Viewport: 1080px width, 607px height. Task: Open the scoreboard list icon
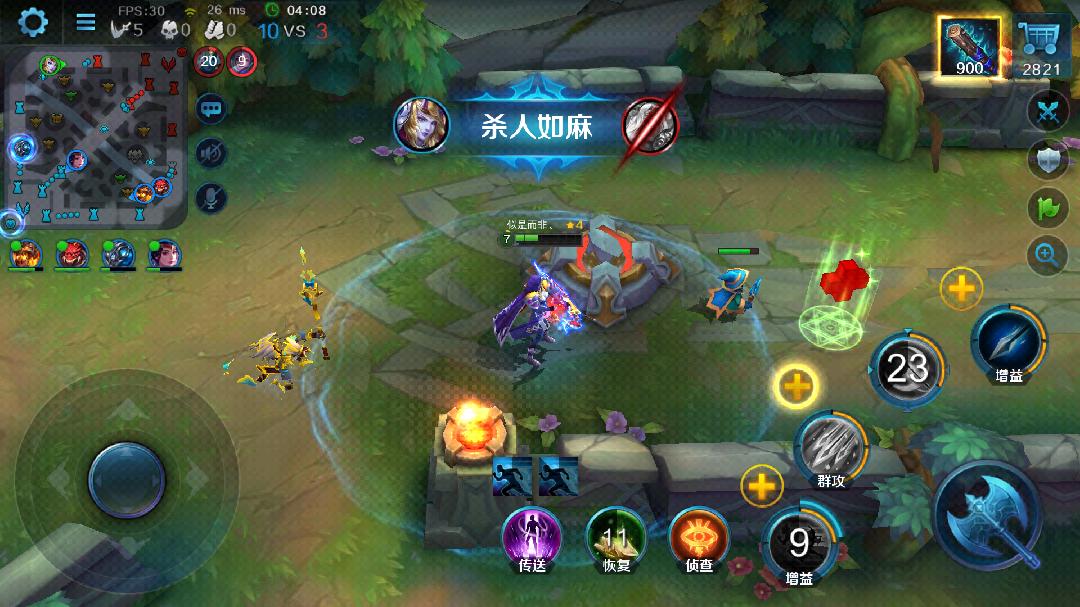point(86,22)
